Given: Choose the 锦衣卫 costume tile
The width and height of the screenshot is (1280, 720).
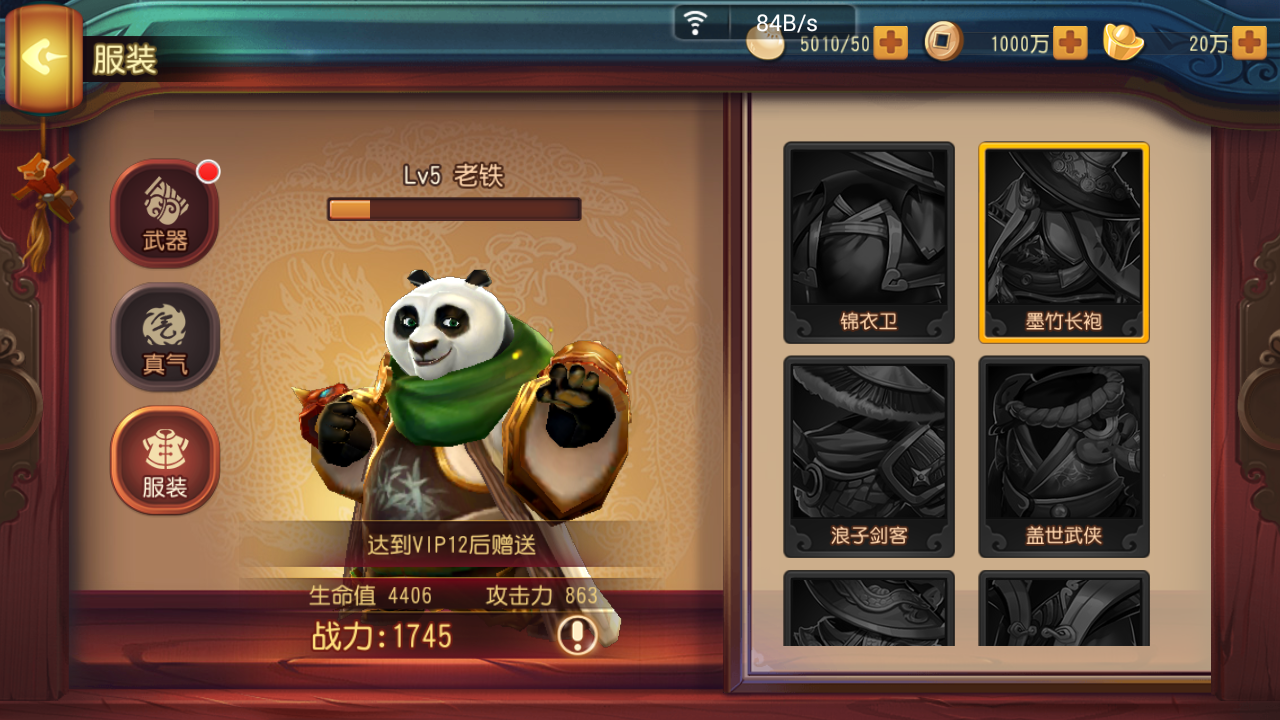Looking at the screenshot, I should pyautogui.click(x=869, y=242).
